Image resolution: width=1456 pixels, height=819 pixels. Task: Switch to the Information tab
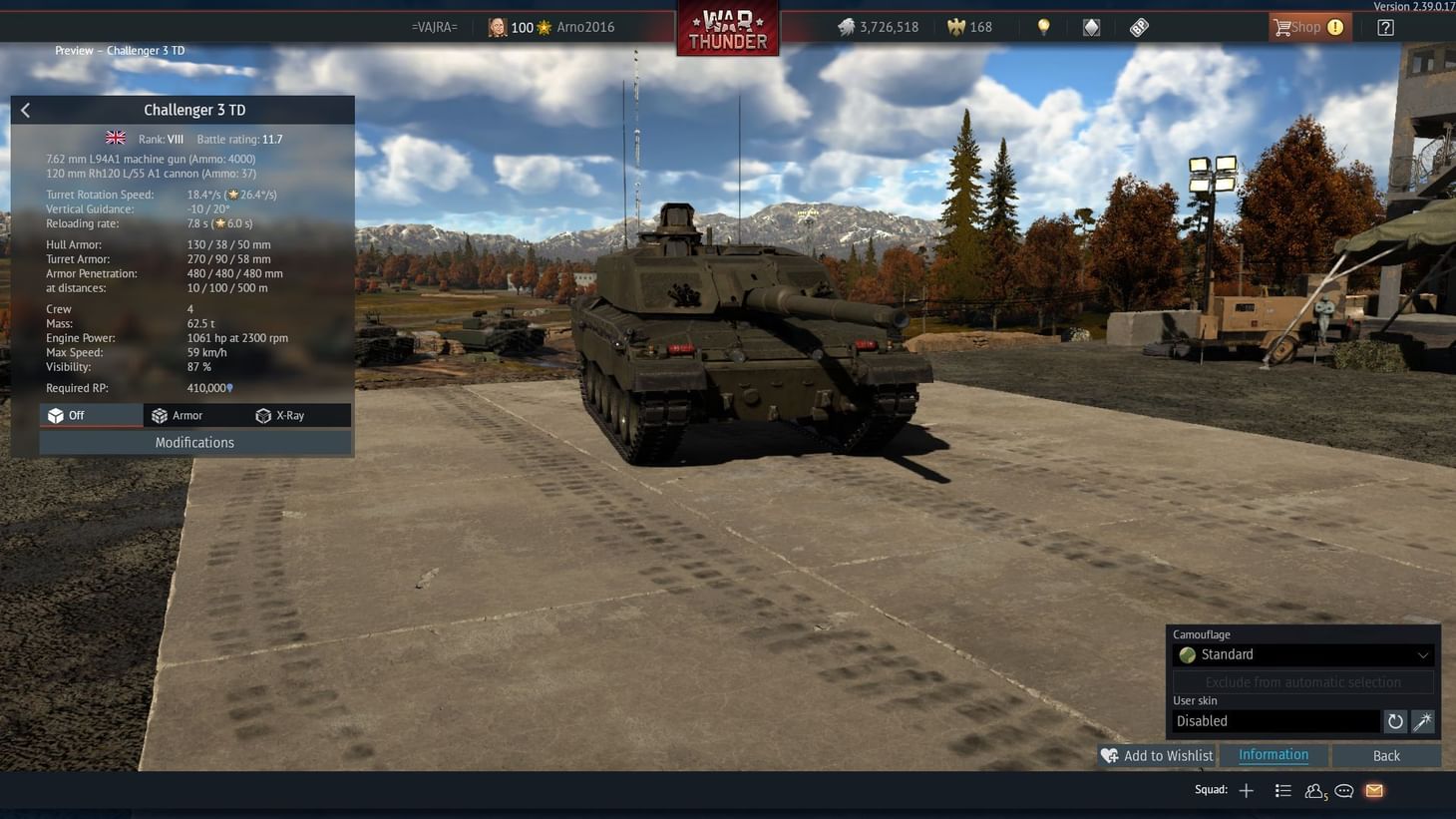1273,755
